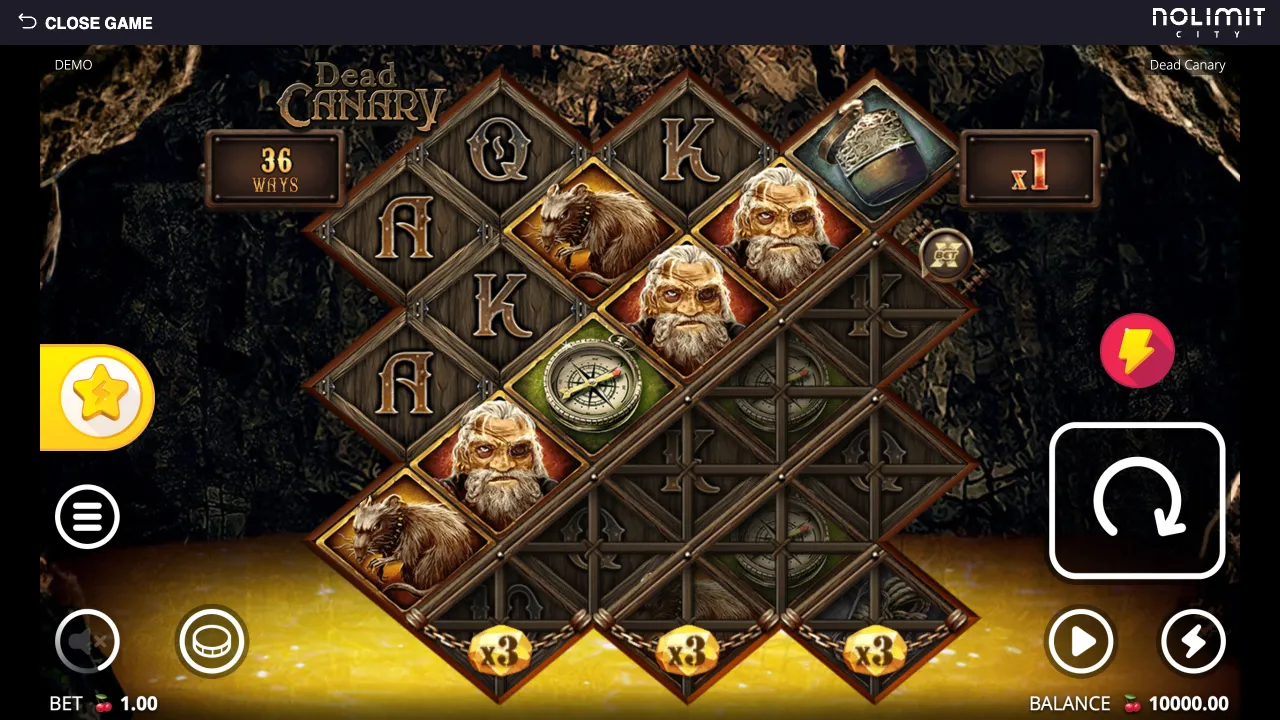
Task: Start autoplay with the play button
Action: coord(1081,641)
